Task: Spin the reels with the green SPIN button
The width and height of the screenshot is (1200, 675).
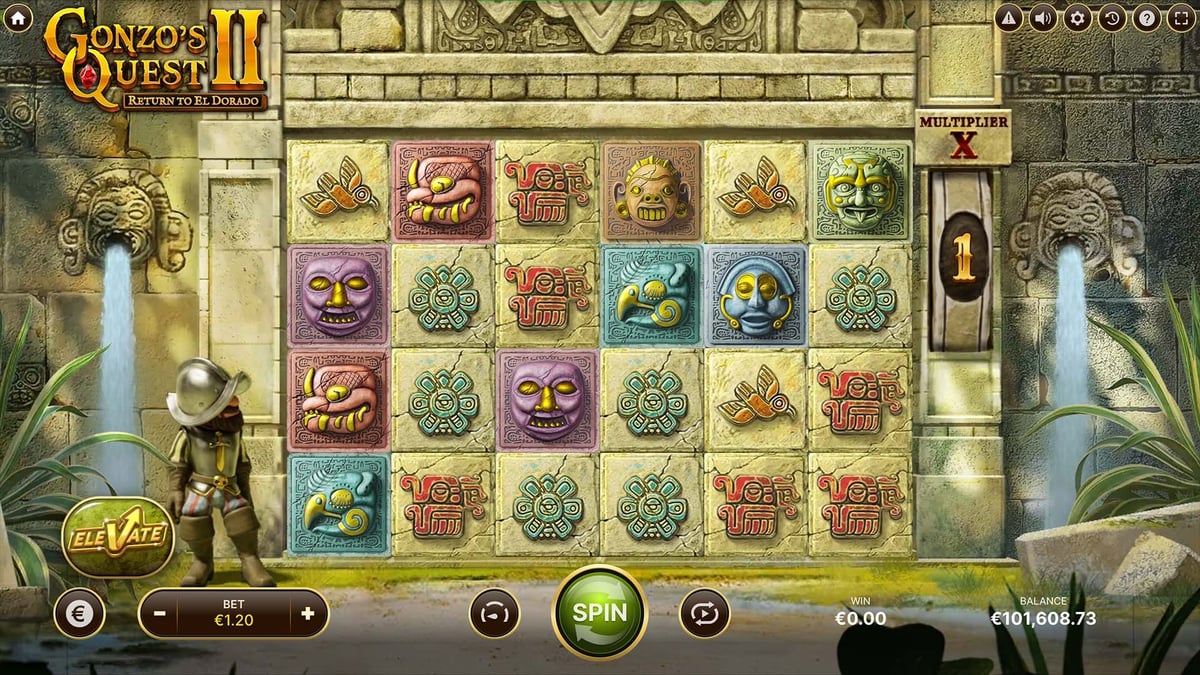Action: coord(600,612)
